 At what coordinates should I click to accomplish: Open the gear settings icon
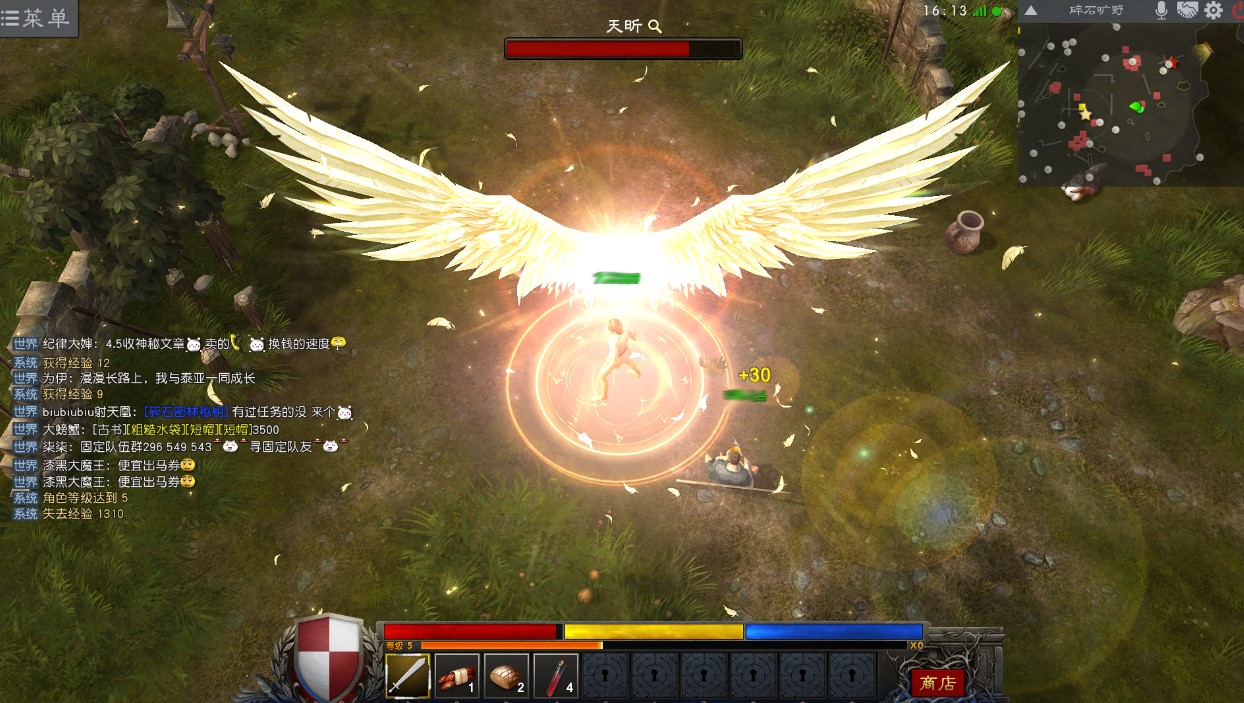pos(1213,10)
